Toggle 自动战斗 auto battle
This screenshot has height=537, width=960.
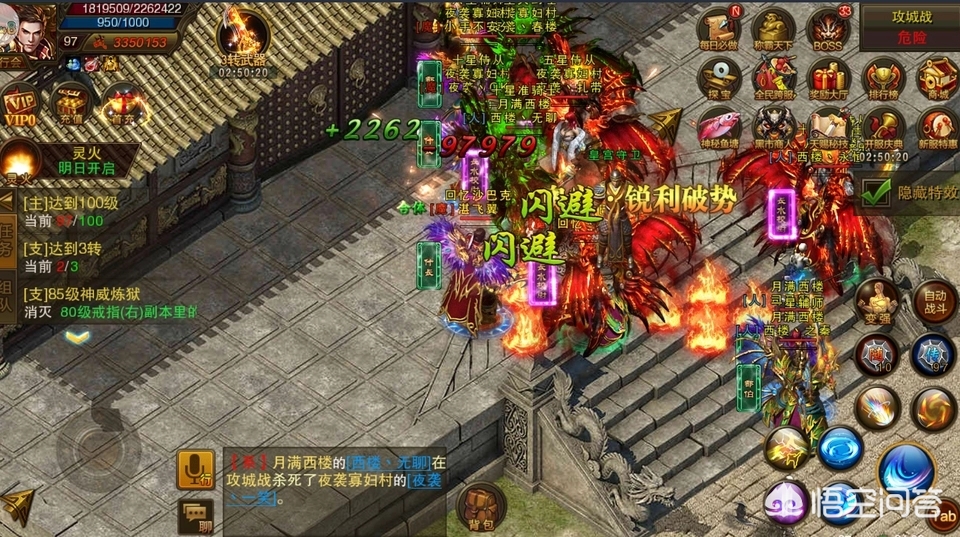(934, 298)
